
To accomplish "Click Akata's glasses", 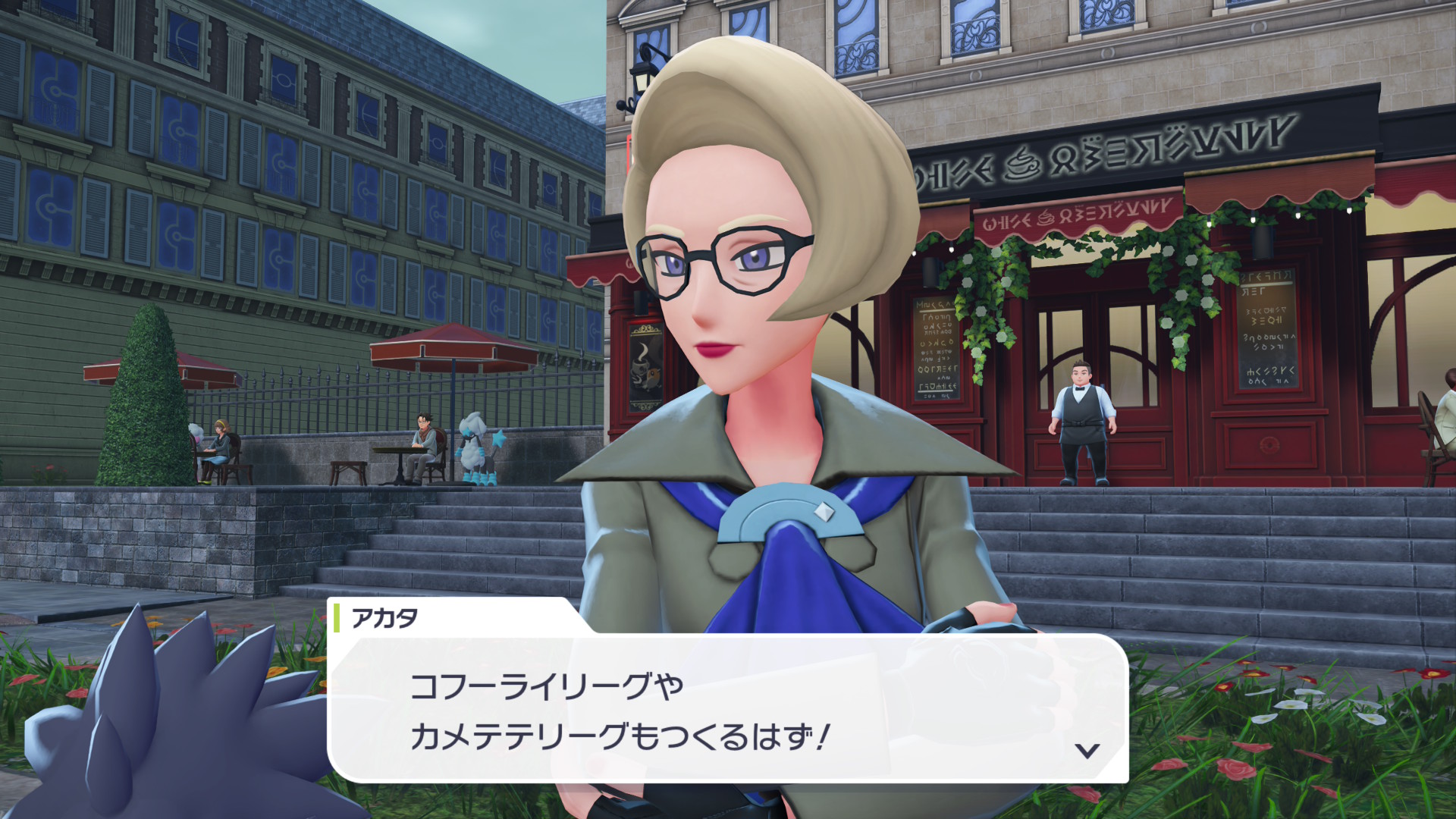I will (x=720, y=262).
